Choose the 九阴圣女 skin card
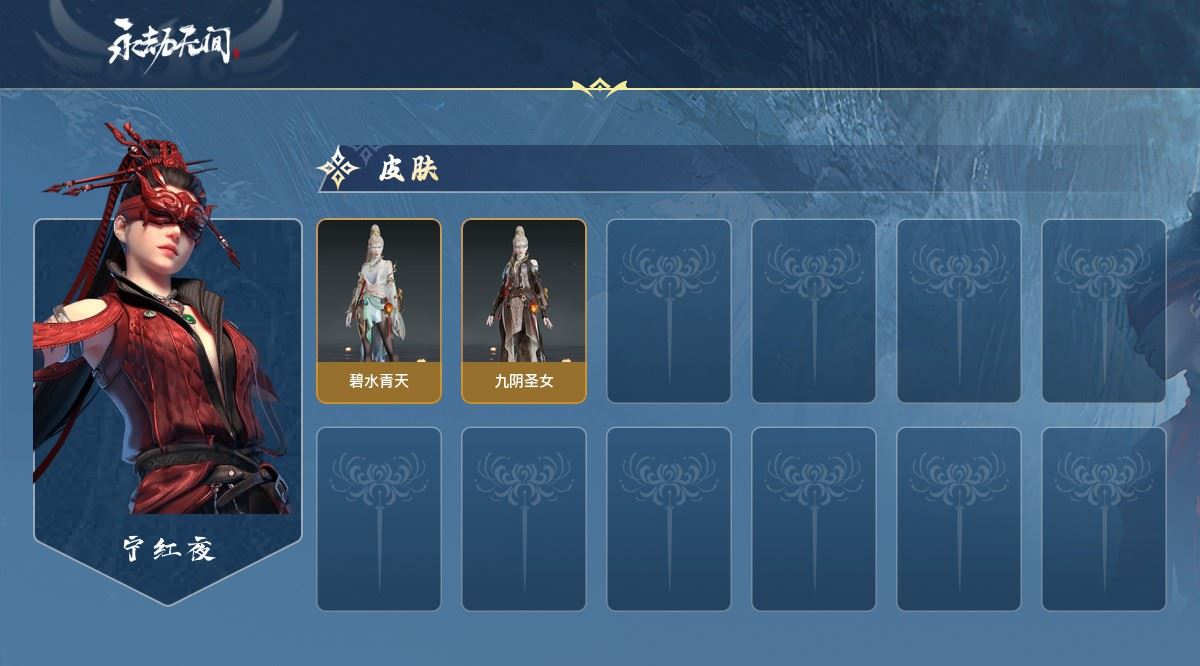Screen dimensions: 1200x666 pyautogui.click(x=523, y=310)
